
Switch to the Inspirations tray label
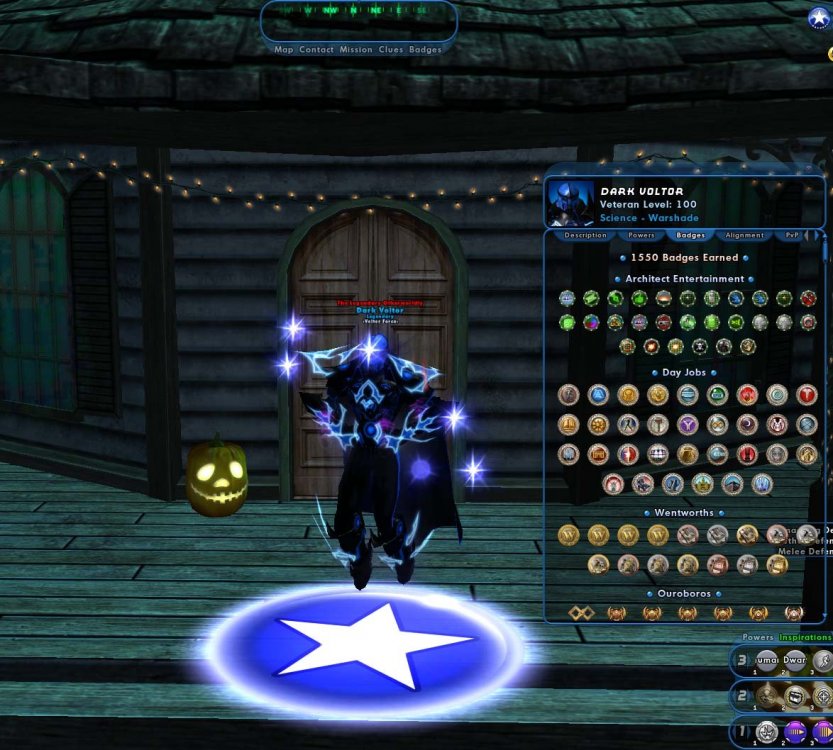[805, 637]
